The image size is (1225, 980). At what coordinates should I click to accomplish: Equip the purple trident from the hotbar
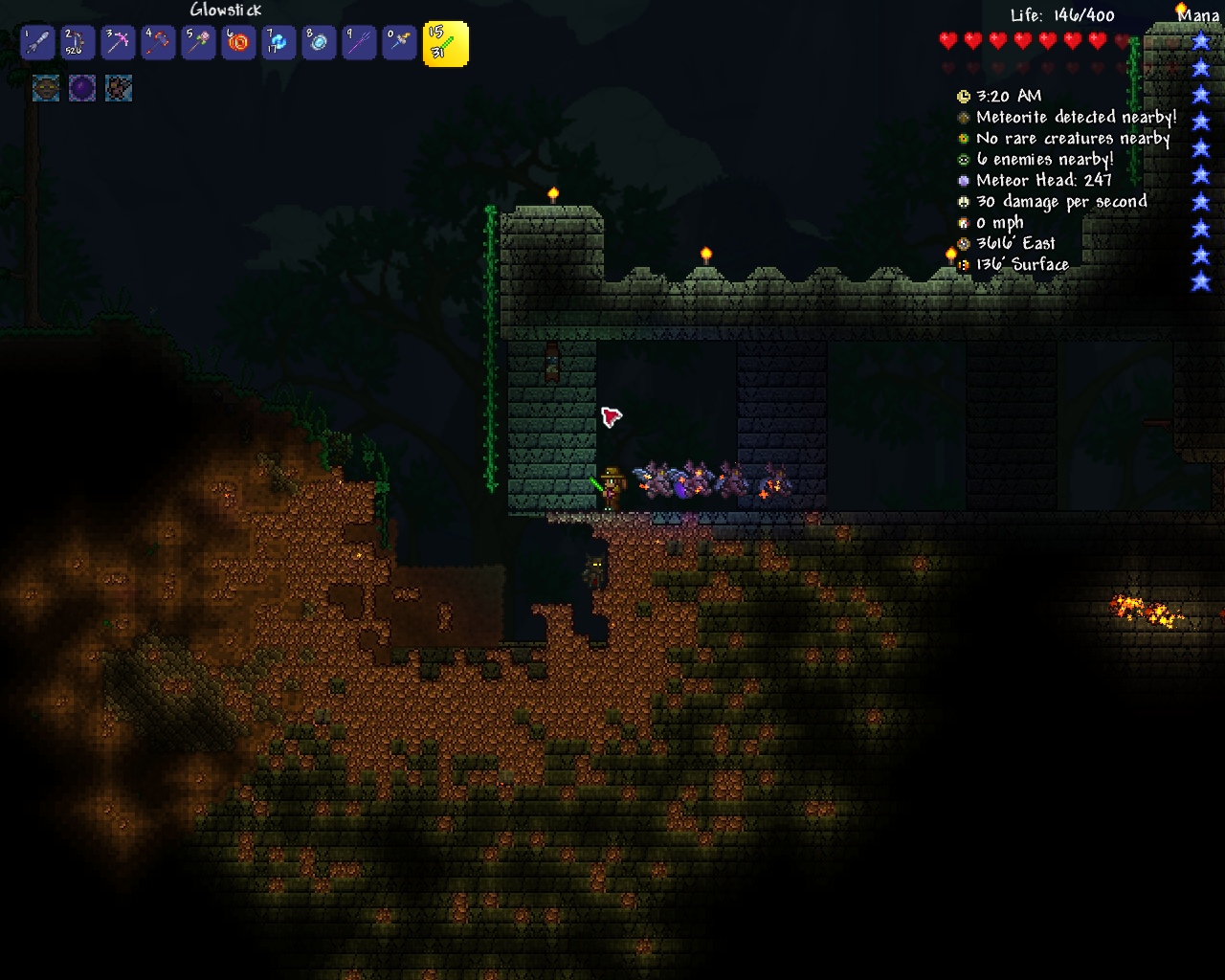(x=359, y=43)
